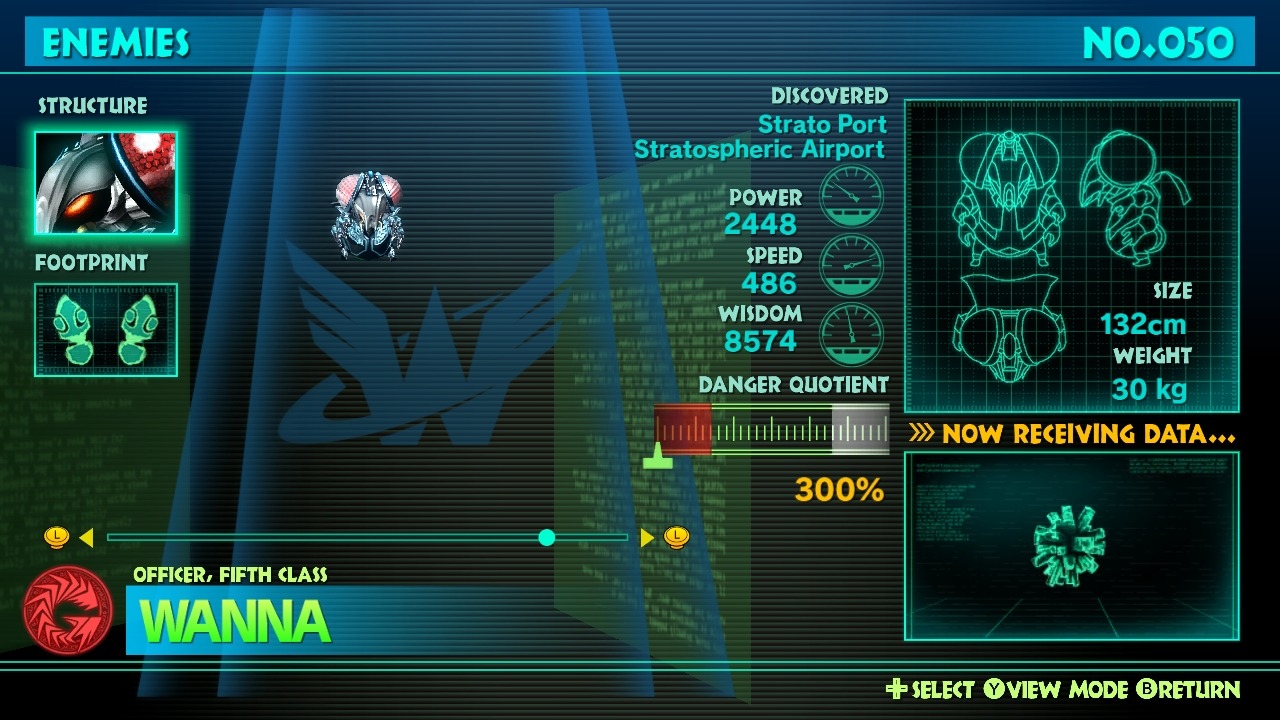Click the enemy blueprint diagram panel

pos(1071,256)
